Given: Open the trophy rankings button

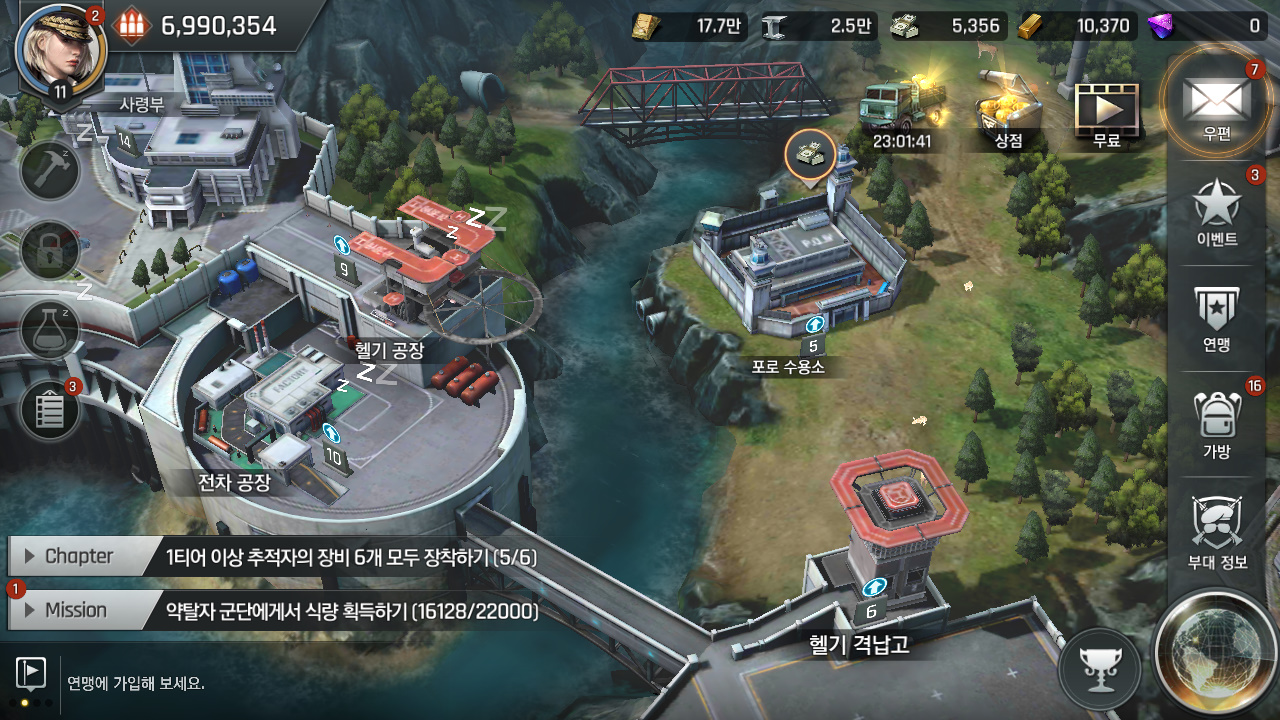Looking at the screenshot, I should (1099, 667).
